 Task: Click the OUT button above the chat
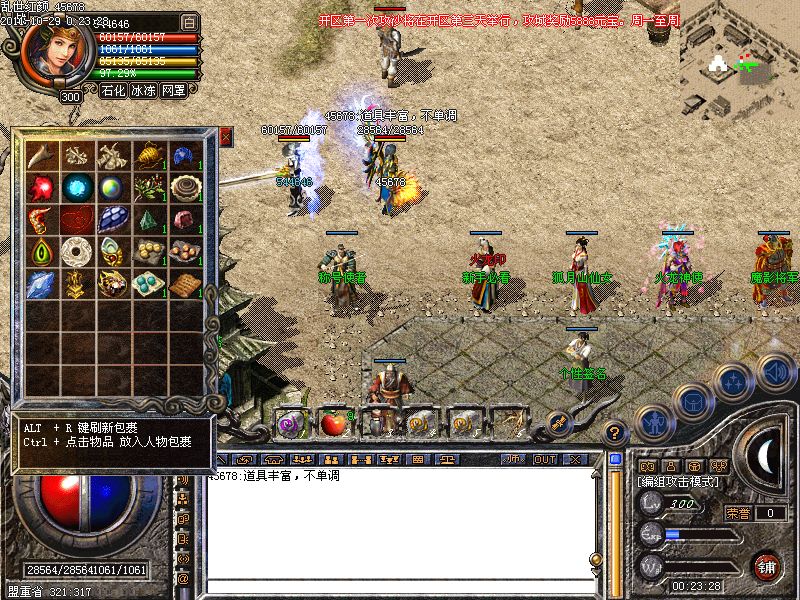pos(545,459)
